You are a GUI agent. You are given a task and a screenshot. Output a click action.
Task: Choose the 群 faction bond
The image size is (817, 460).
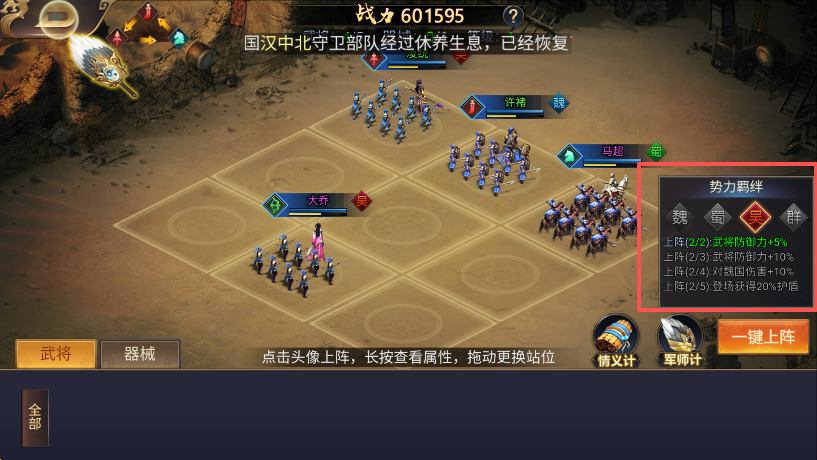[x=793, y=217]
